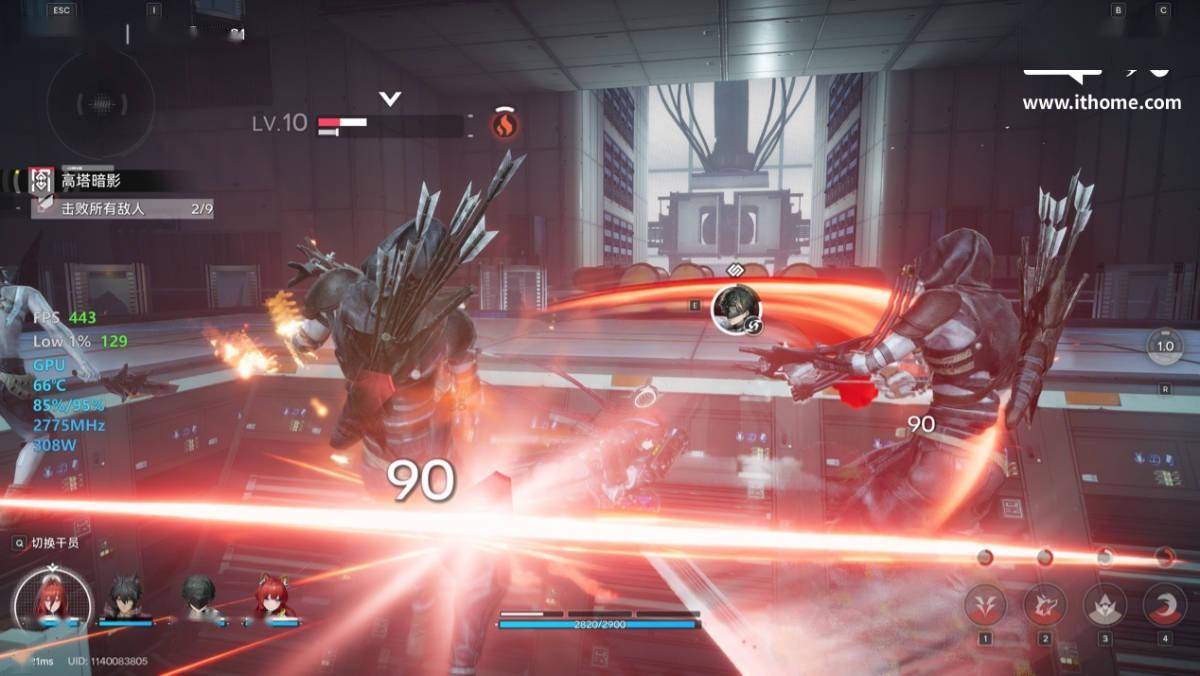Select the active red-haired operator portrait

point(52,600)
